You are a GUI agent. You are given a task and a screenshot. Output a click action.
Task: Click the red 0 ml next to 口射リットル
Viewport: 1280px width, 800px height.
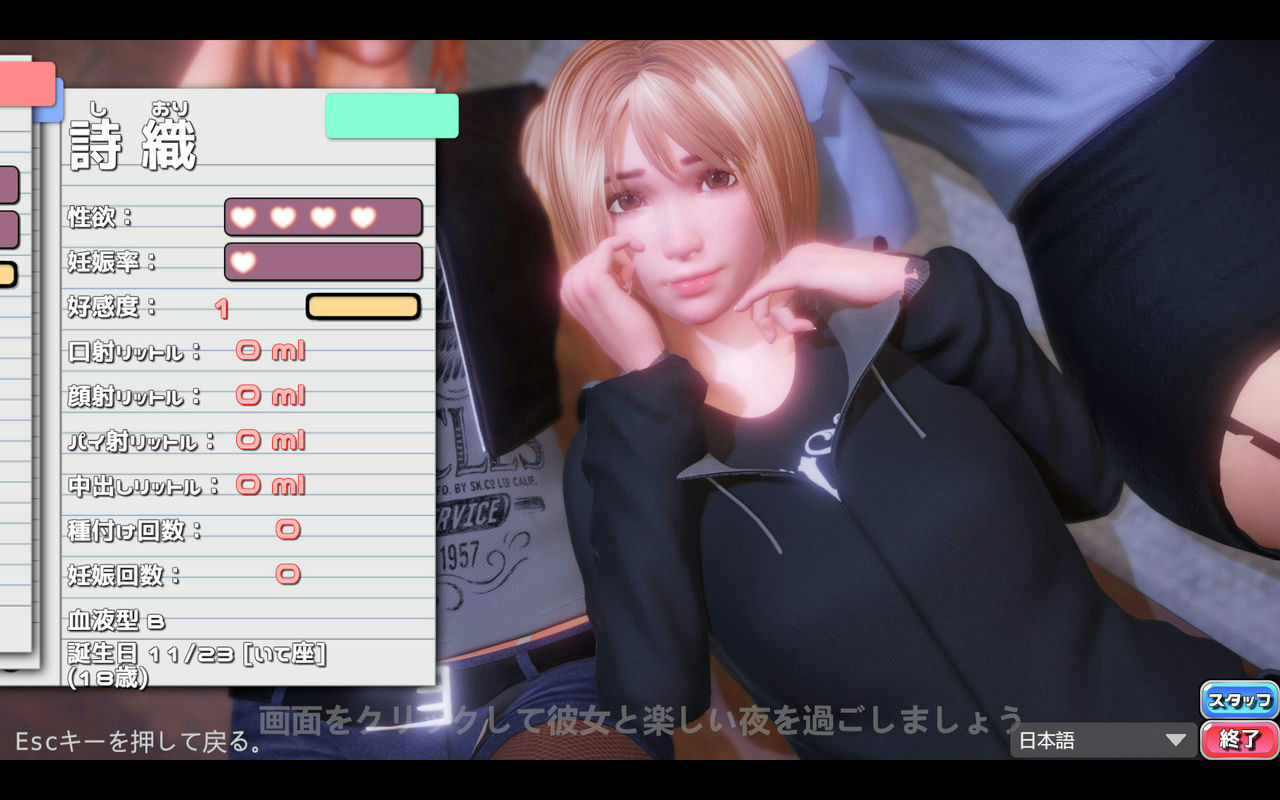[268, 350]
